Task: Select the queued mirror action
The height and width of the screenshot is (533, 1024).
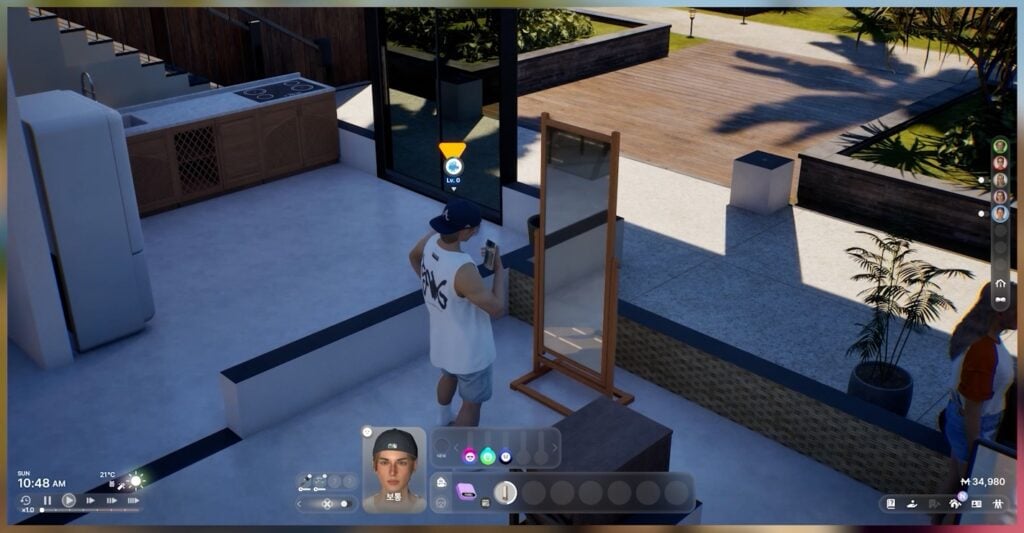Action: [506, 492]
